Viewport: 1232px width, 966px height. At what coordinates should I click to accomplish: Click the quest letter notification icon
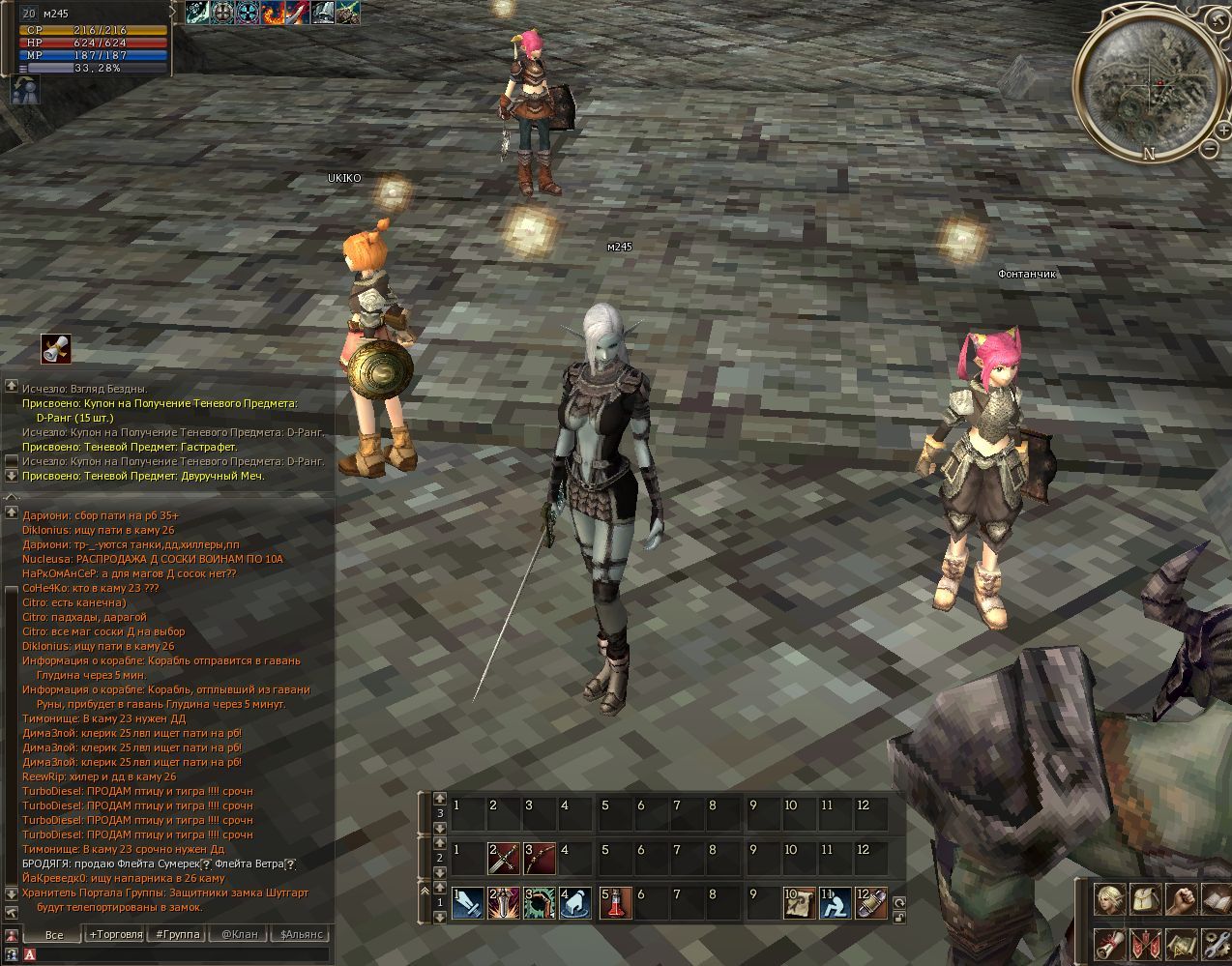(x=56, y=348)
